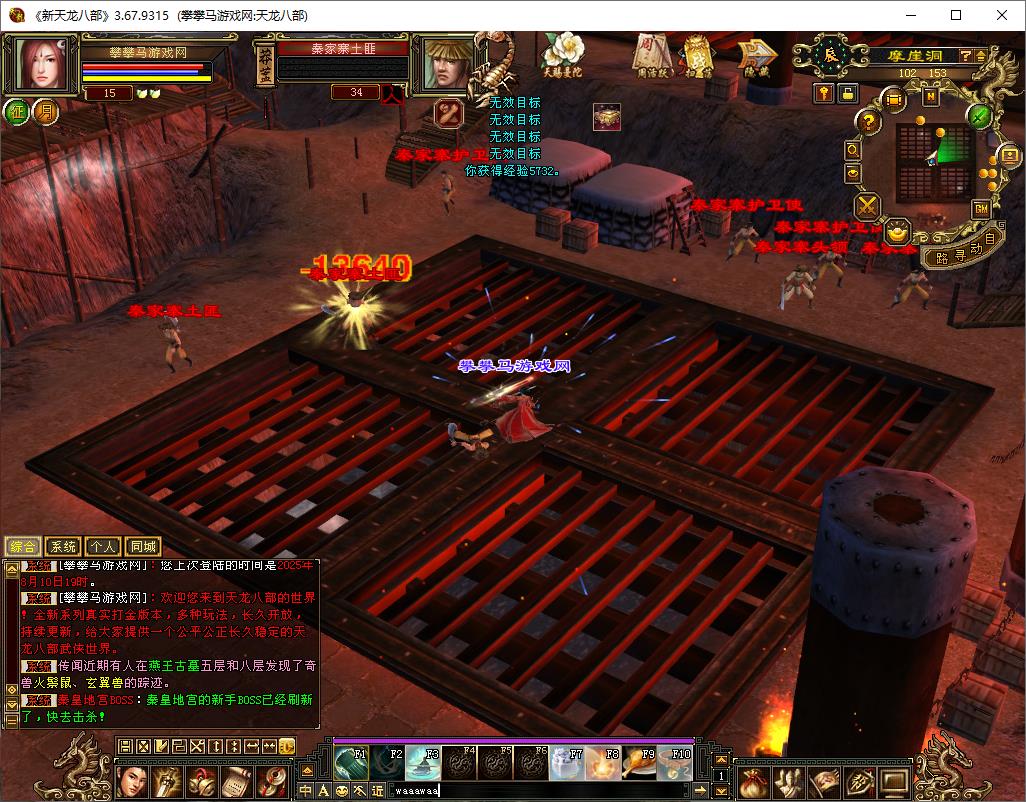Open the GM button by the minimap
The width and height of the screenshot is (1026, 802).
click(x=981, y=208)
